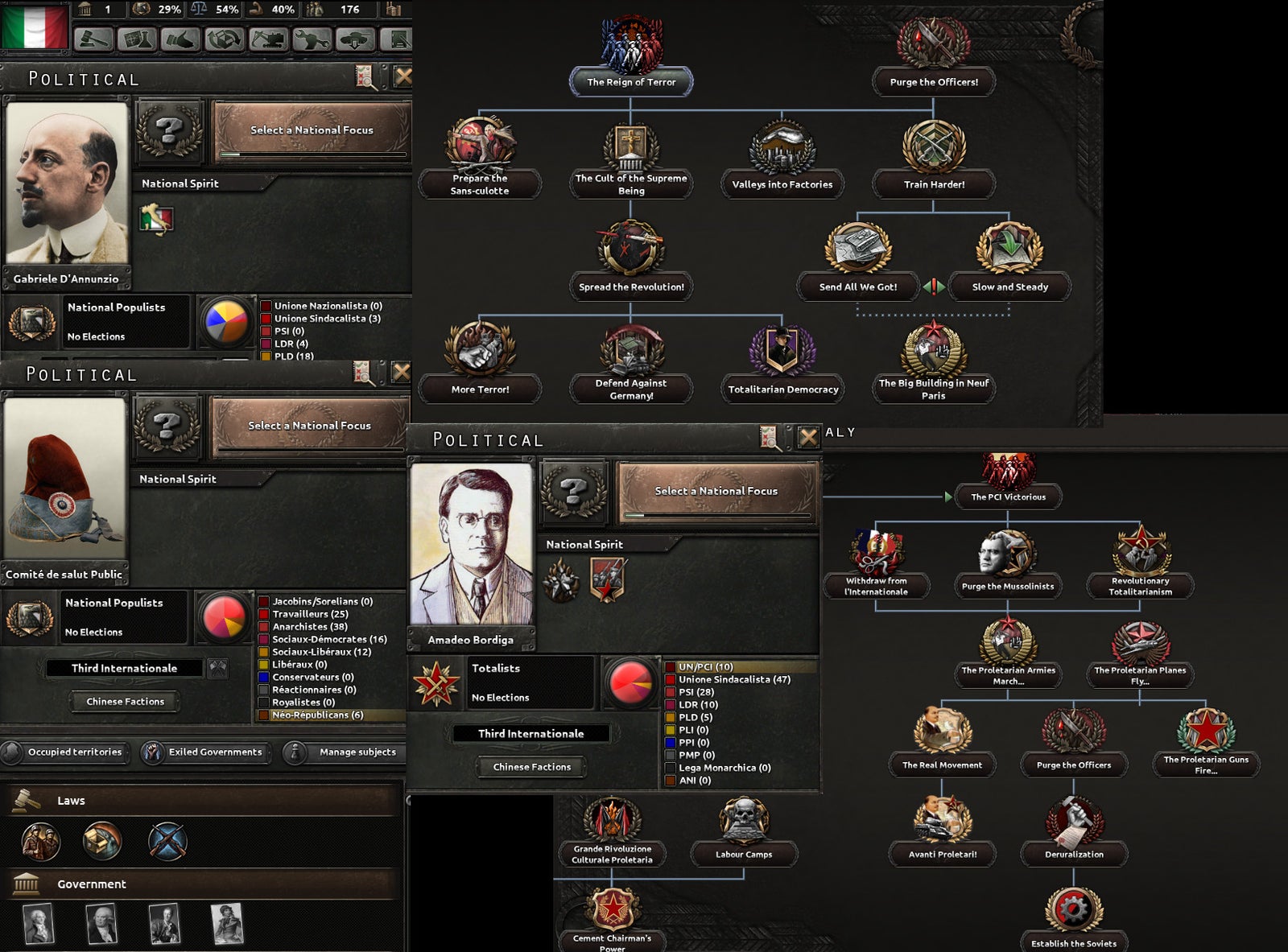Switch to the diplomacy handshake tab
The height and width of the screenshot is (952, 1288).
pos(180,38)
